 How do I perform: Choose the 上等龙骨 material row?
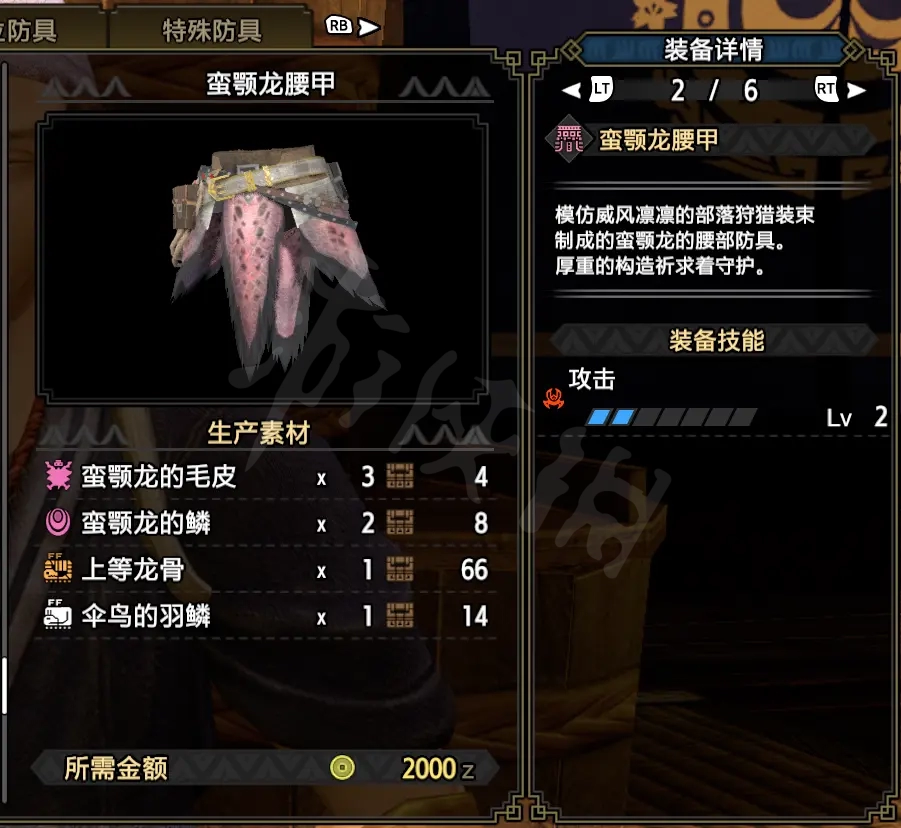click(x=265, y=570)
